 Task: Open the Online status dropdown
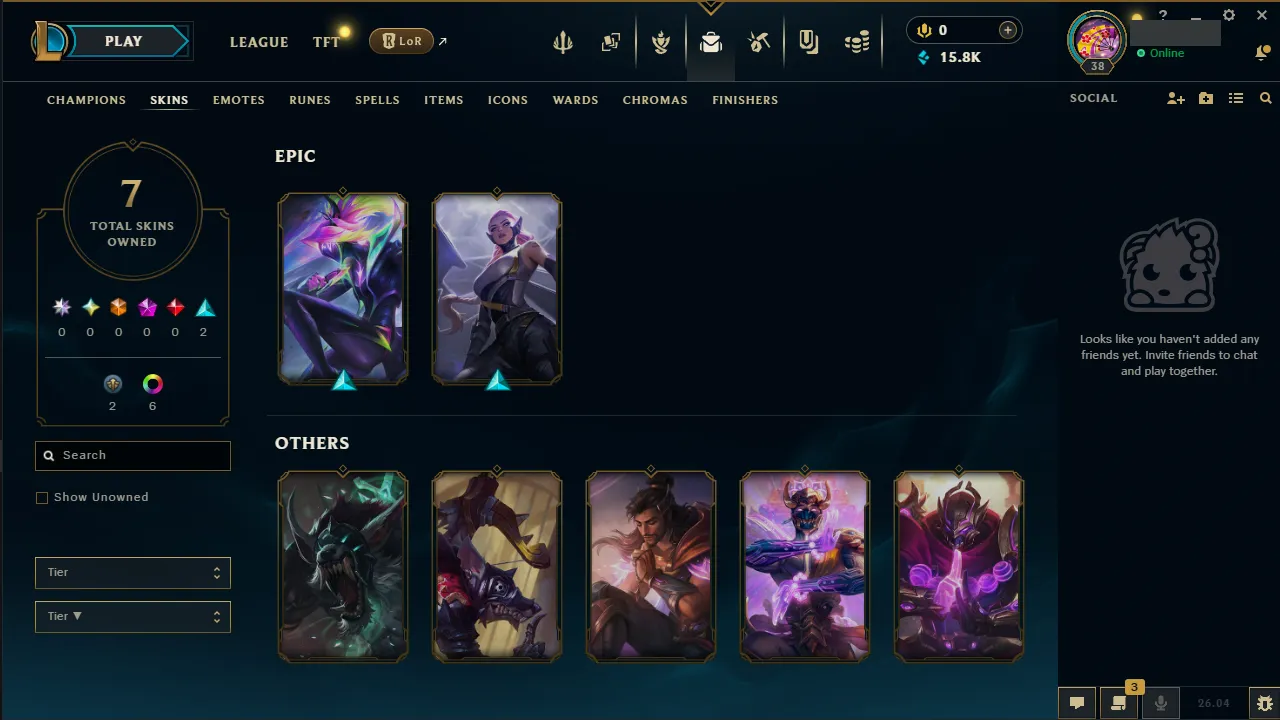(x=1161, y=53)
